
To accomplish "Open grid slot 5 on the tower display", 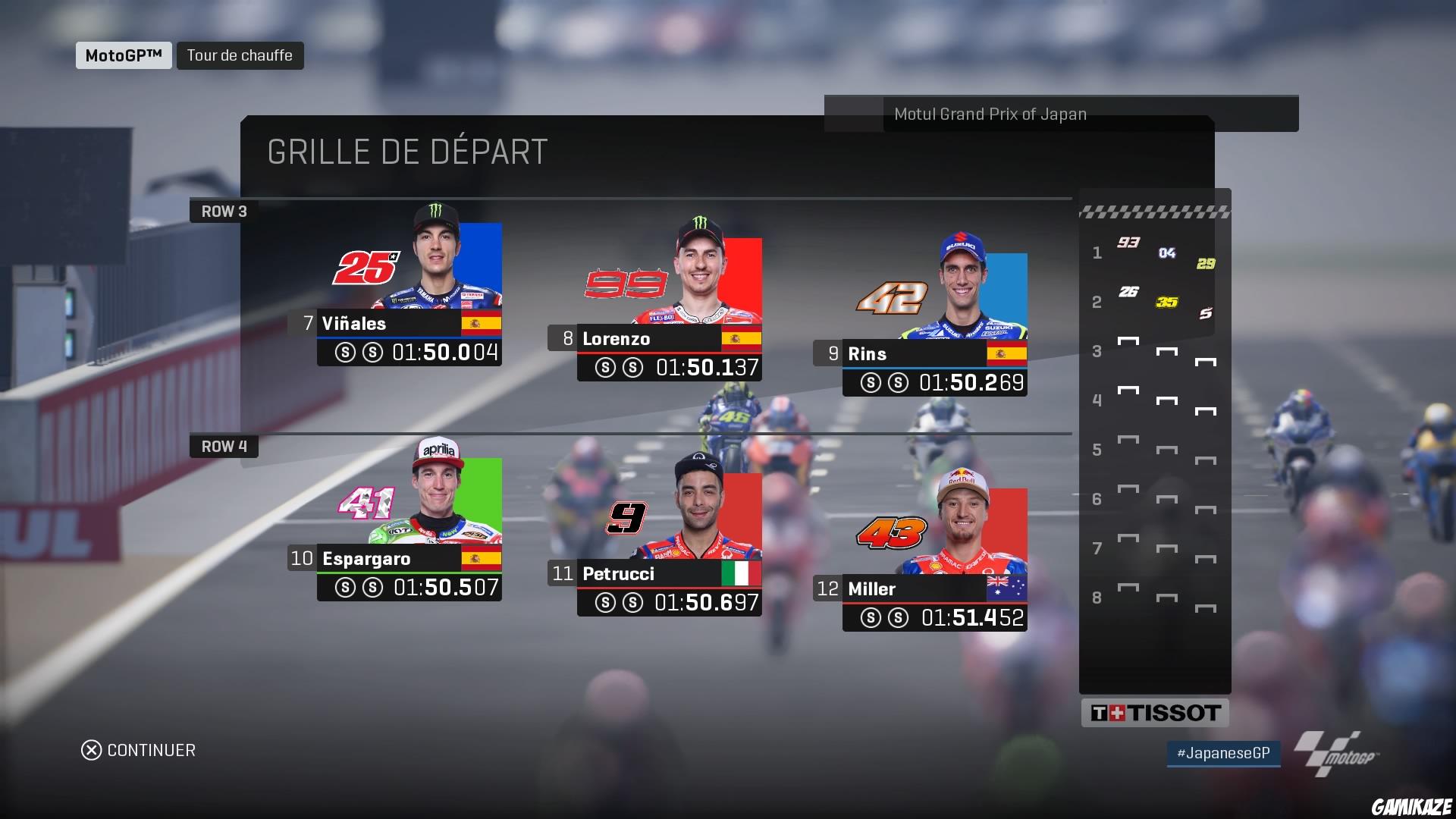I will tap(1097, 450).
